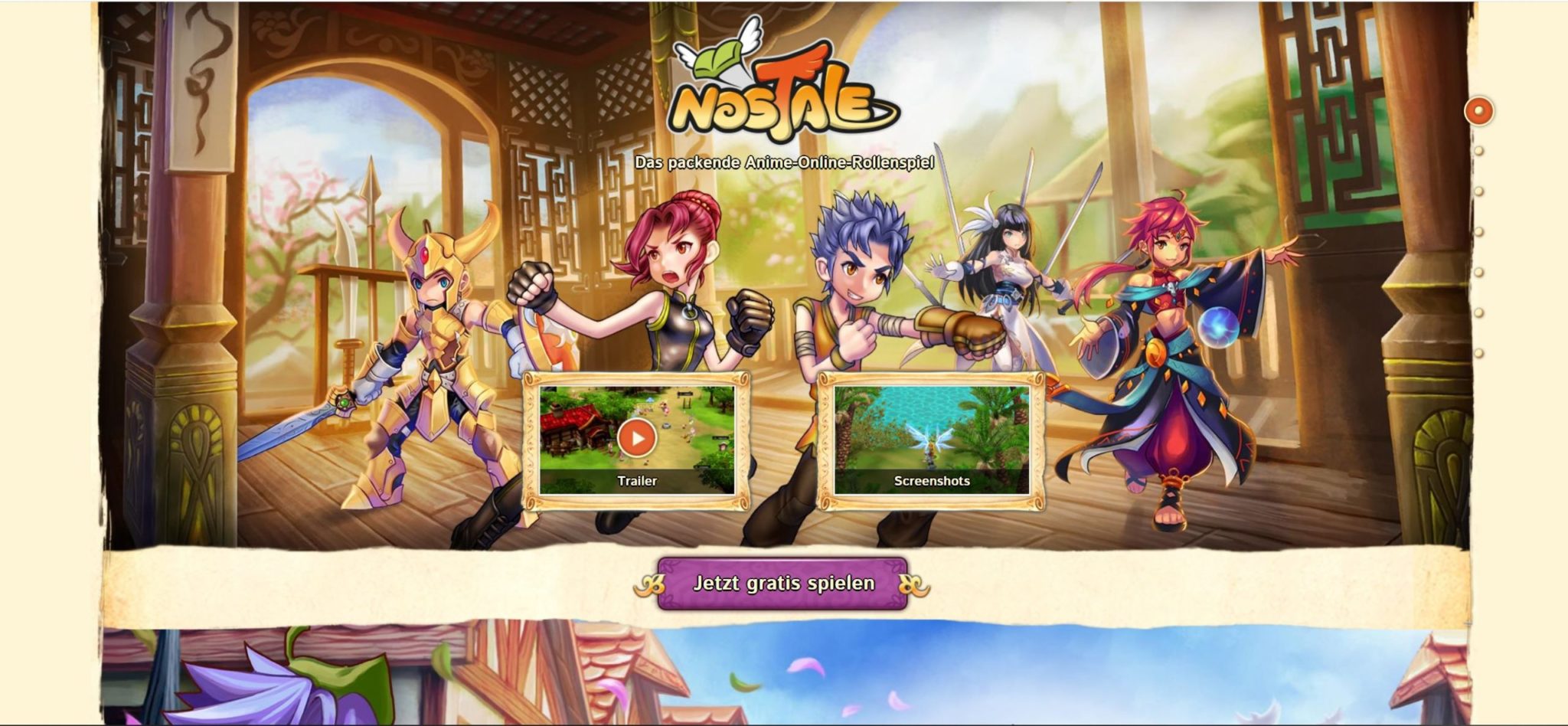Jump to the fifth section dot
The height and width of the screenshot is (726, 1568).
tap(1478, 272)
